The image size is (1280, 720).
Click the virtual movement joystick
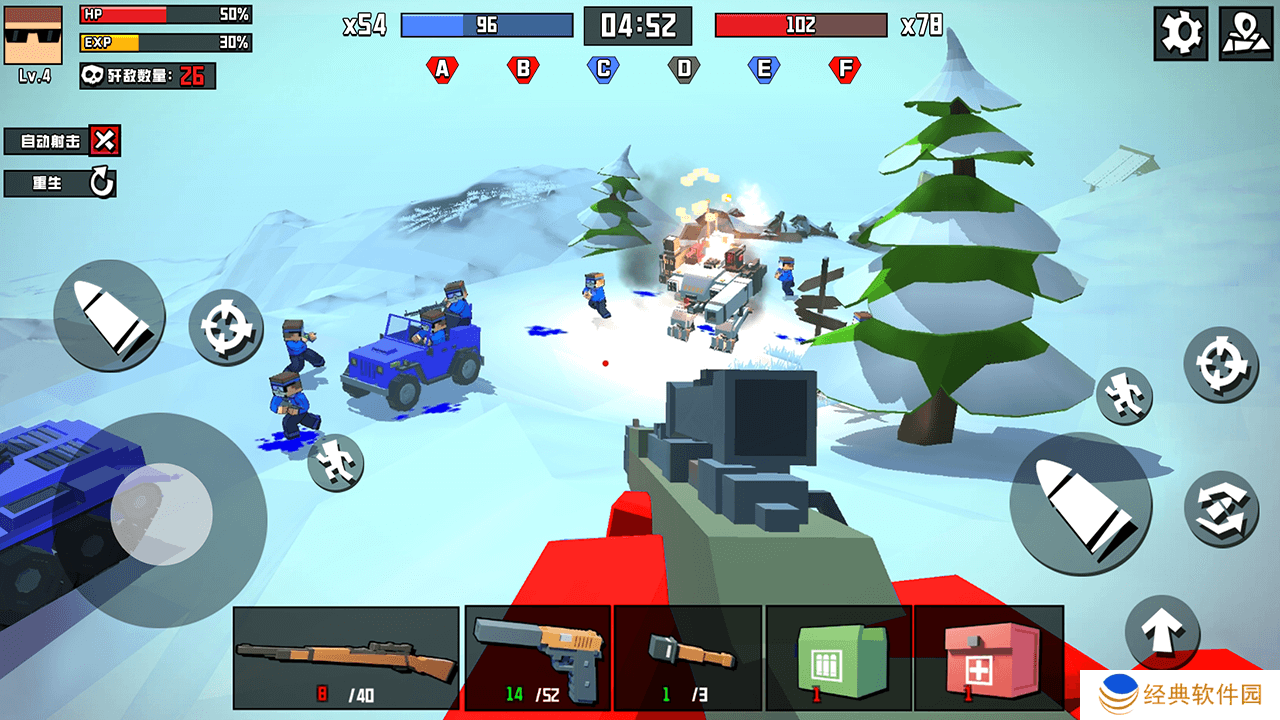(161, 514)
